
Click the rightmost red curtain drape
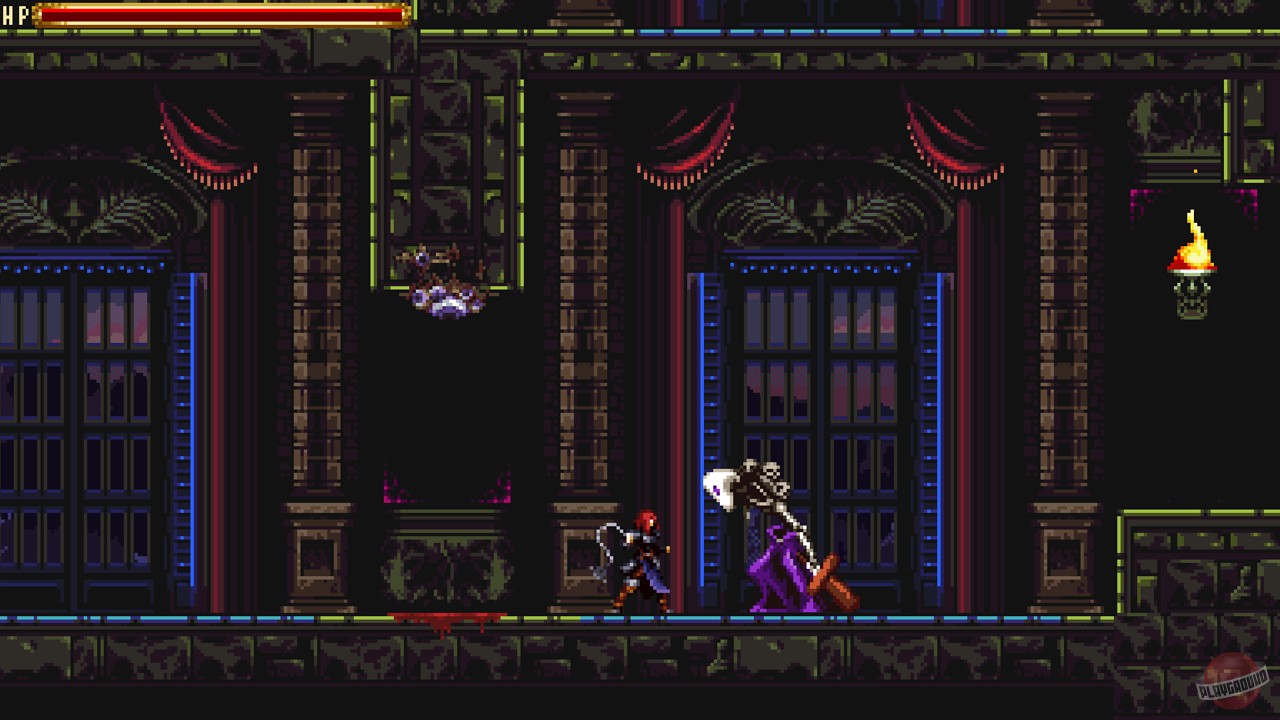click(950, 150)
